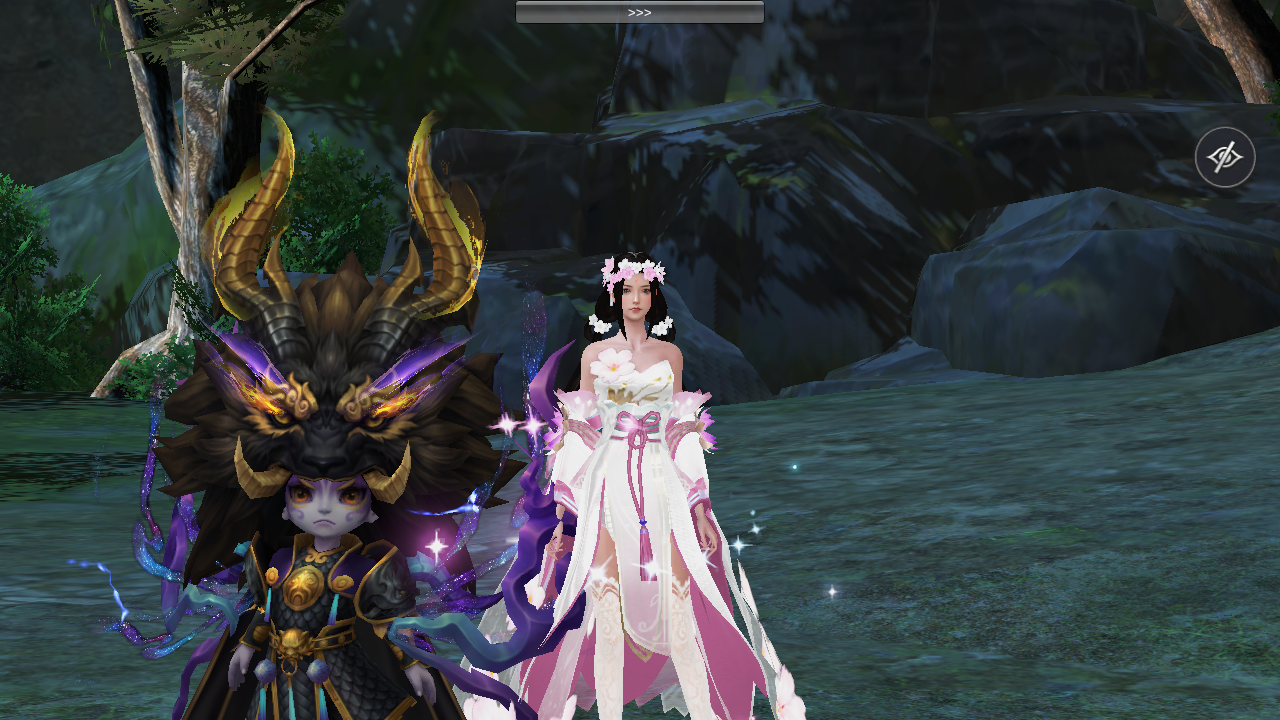Expand the top bar with arrows
The height and width of the screenshot is (720, 1280).
click(x=639, y=12)
